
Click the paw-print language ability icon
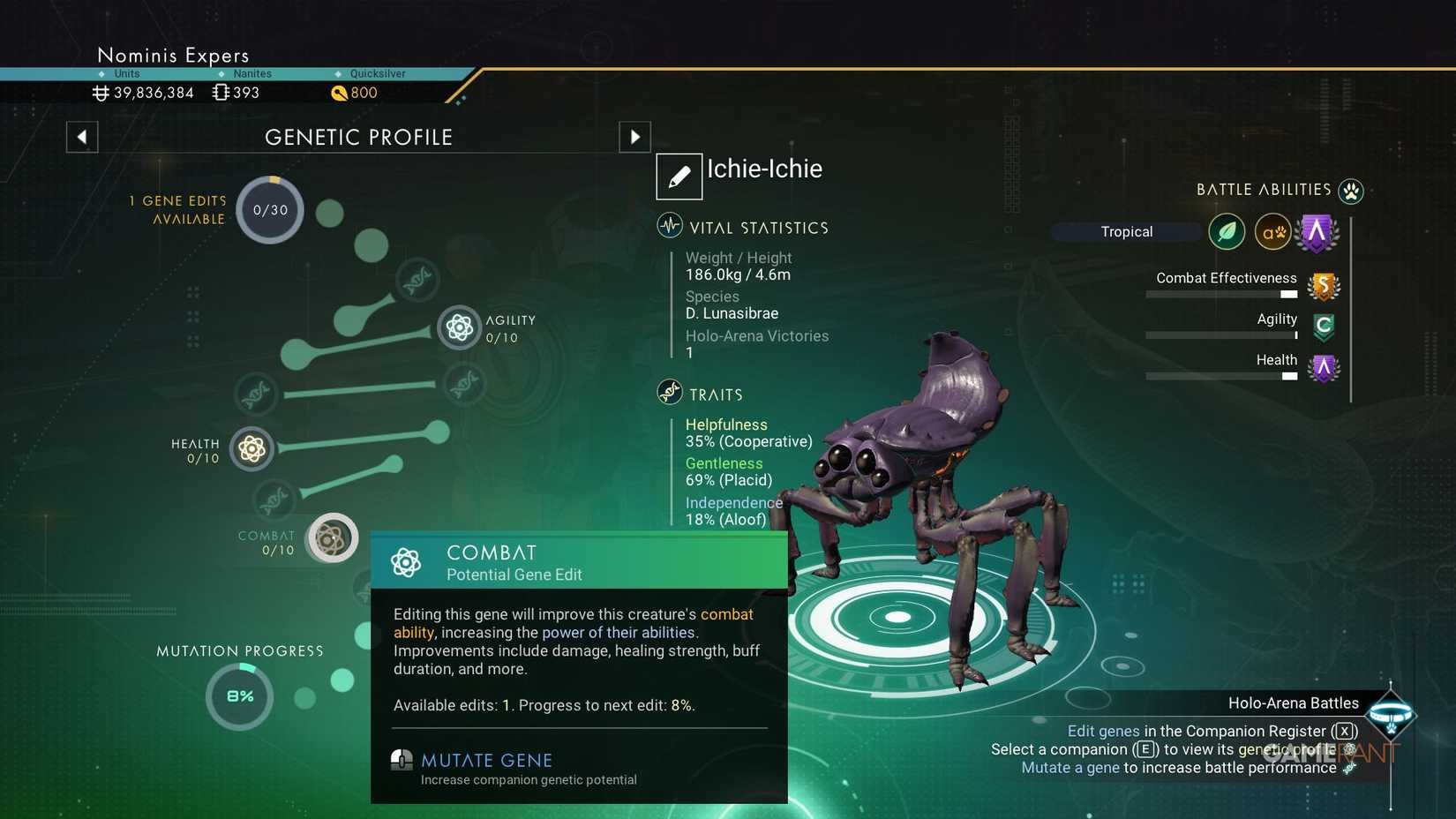click(1273, 231)
